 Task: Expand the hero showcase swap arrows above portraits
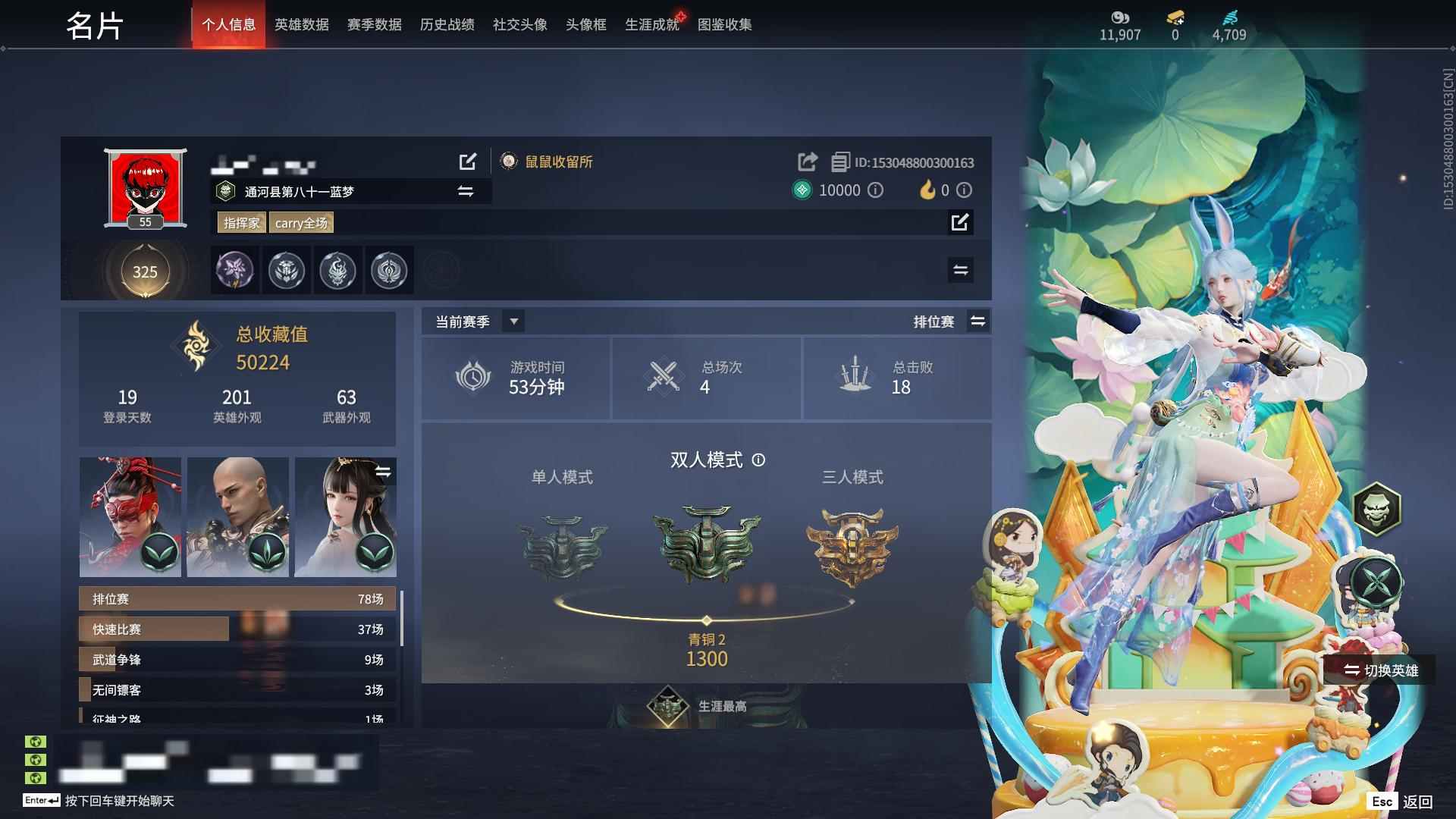click(385, 470)
